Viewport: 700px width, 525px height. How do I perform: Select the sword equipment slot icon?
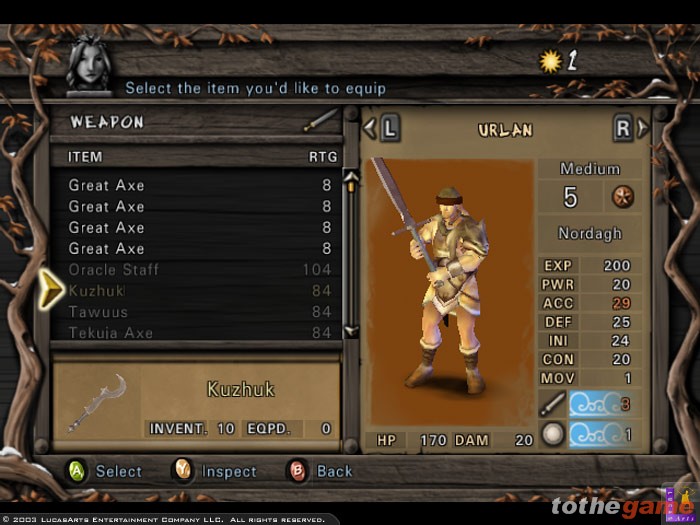pyautogui.click(x=552, y=405)
